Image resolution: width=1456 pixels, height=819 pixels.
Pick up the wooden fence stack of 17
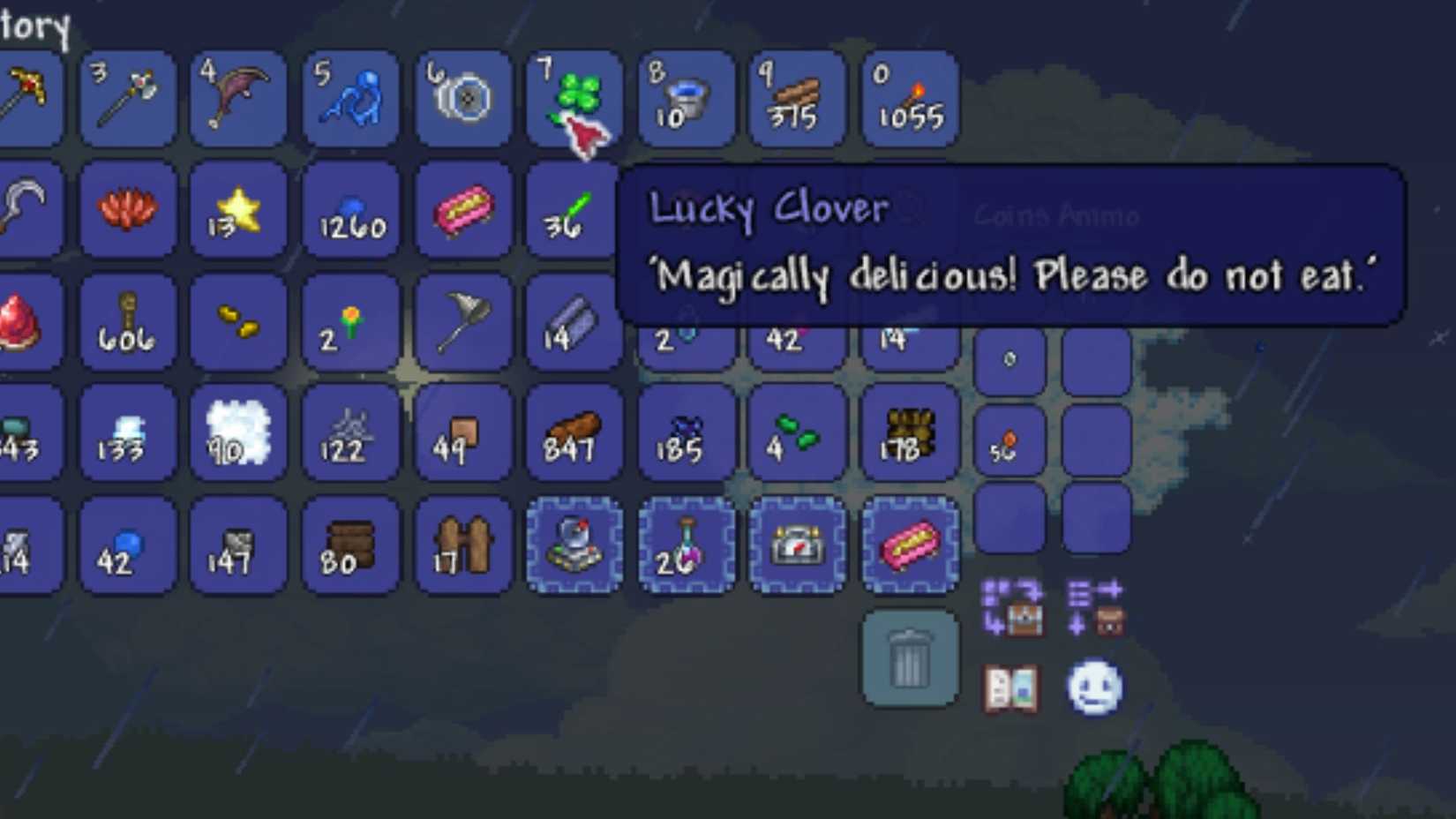point(463,545)
